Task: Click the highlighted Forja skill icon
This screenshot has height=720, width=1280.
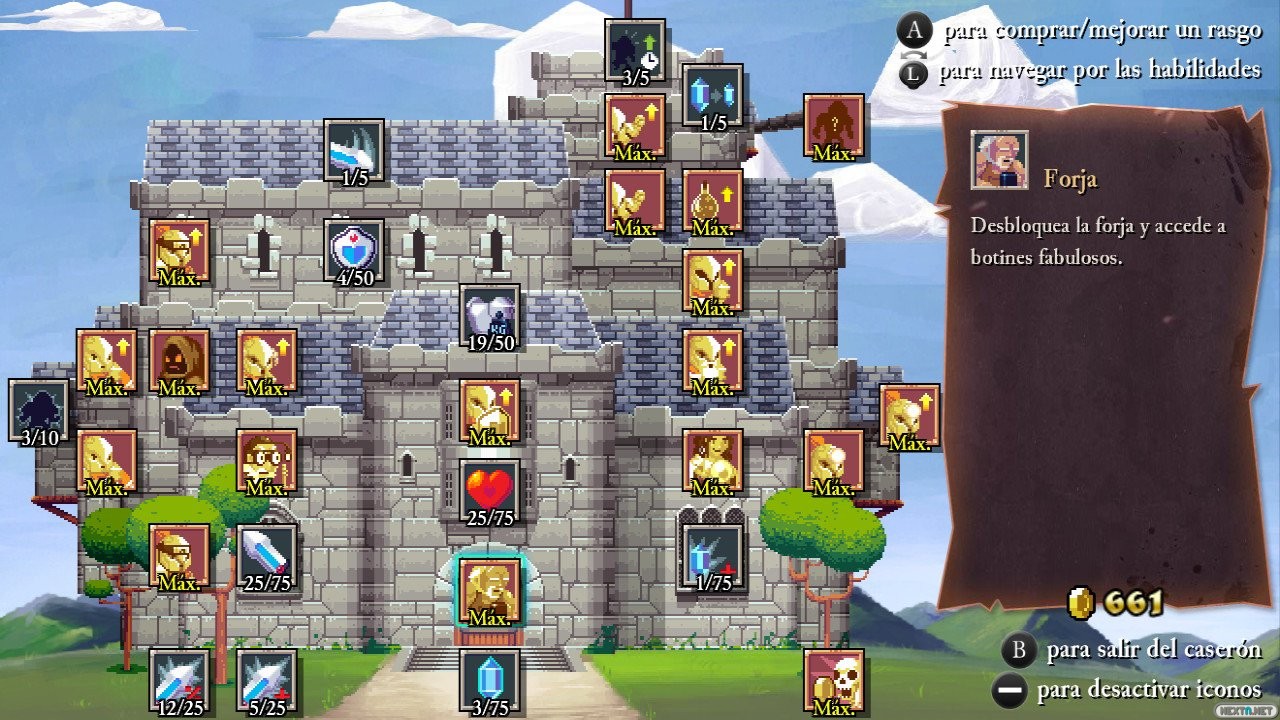Action: point(489,588)
